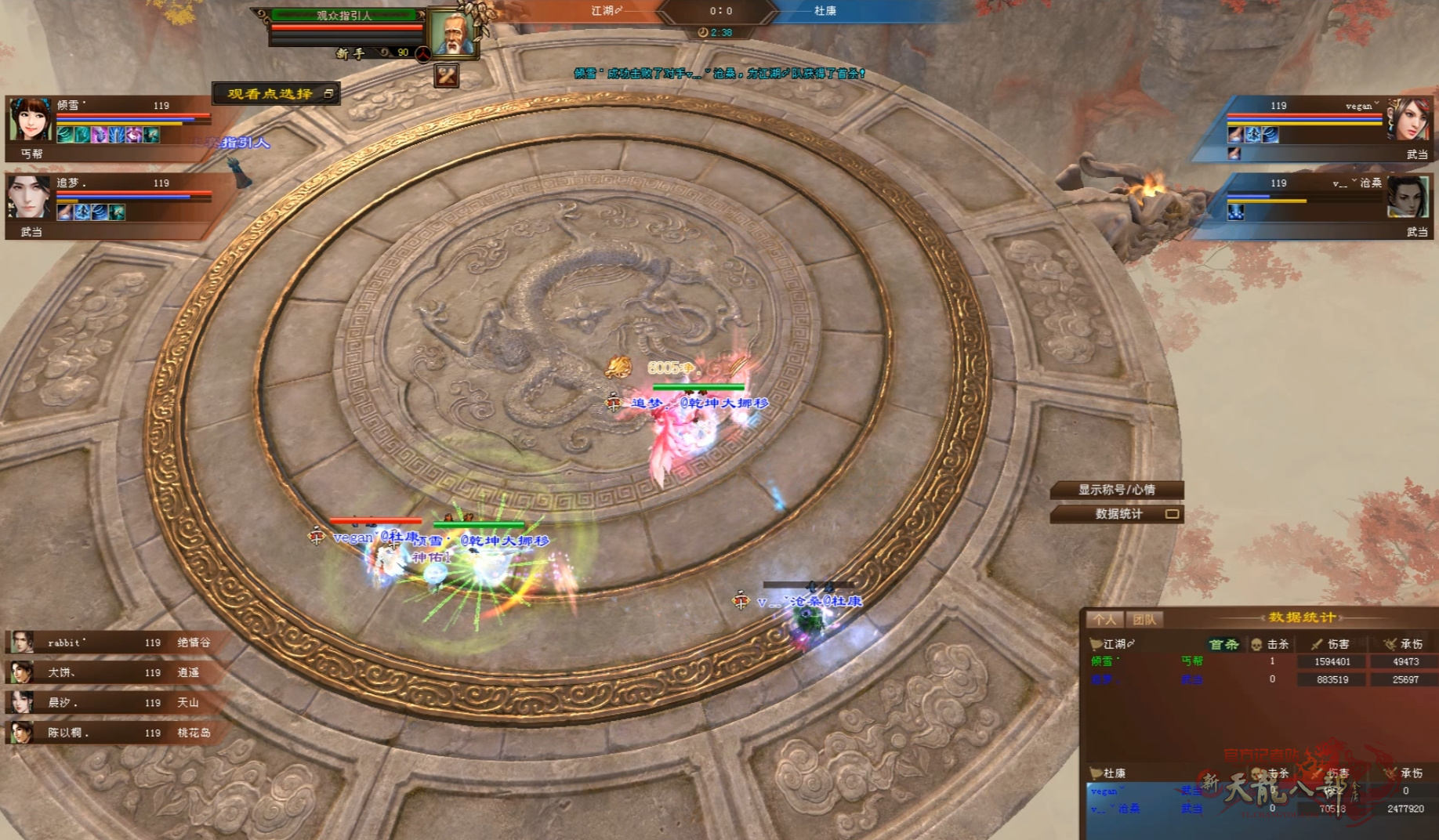Viewport: 1439px width, 840px height.
Task: Switch to the 团队 tab
Action: (1144, 620)
